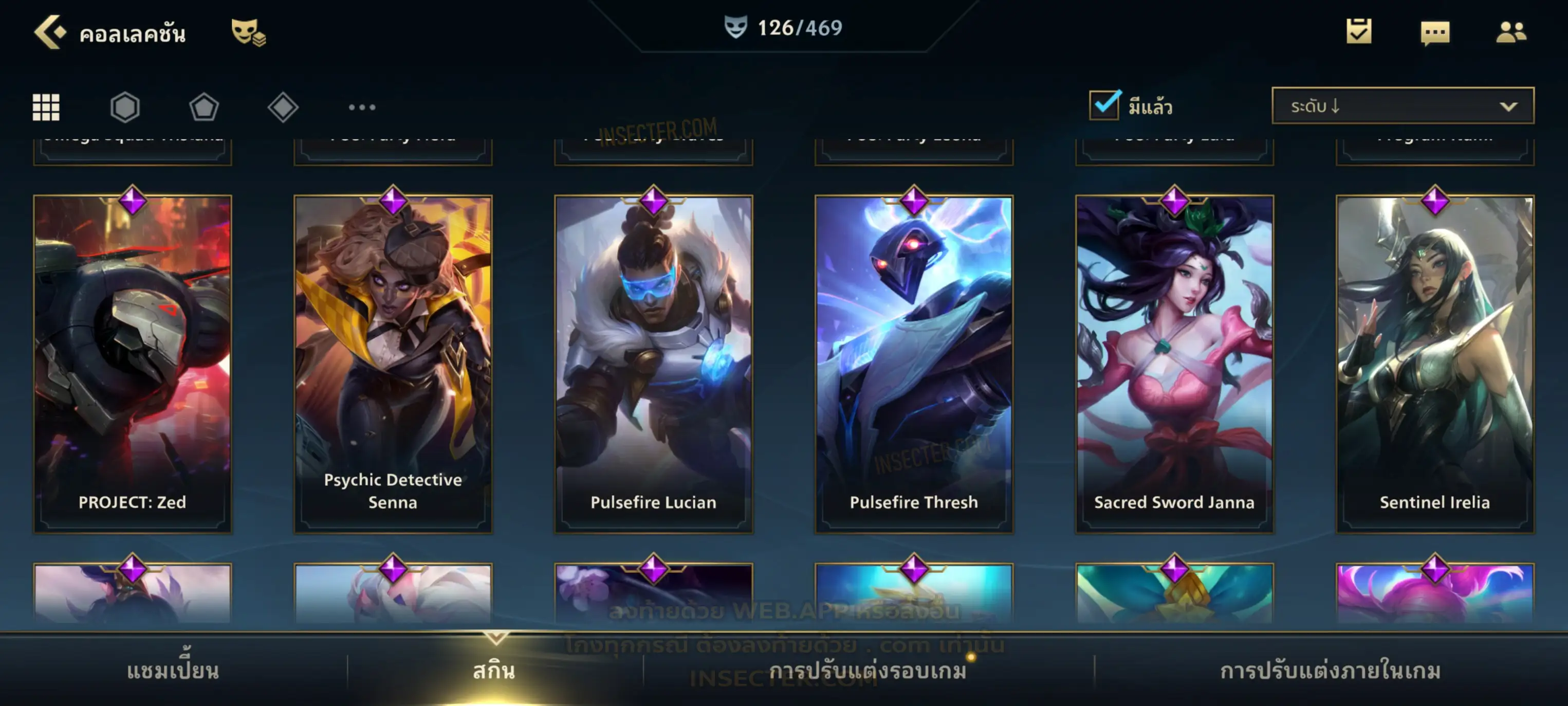Go back from the collection screen
Screen dimensions: 1568x706
pos(49,32)
